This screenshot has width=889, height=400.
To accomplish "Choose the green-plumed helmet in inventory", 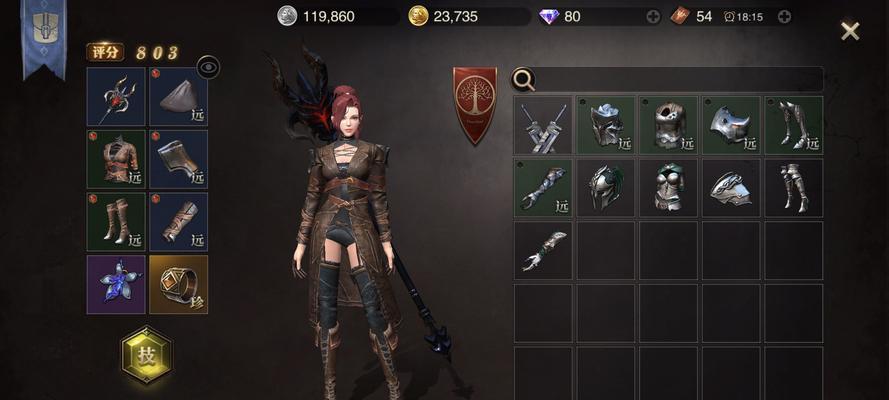I will click(606, 188).
